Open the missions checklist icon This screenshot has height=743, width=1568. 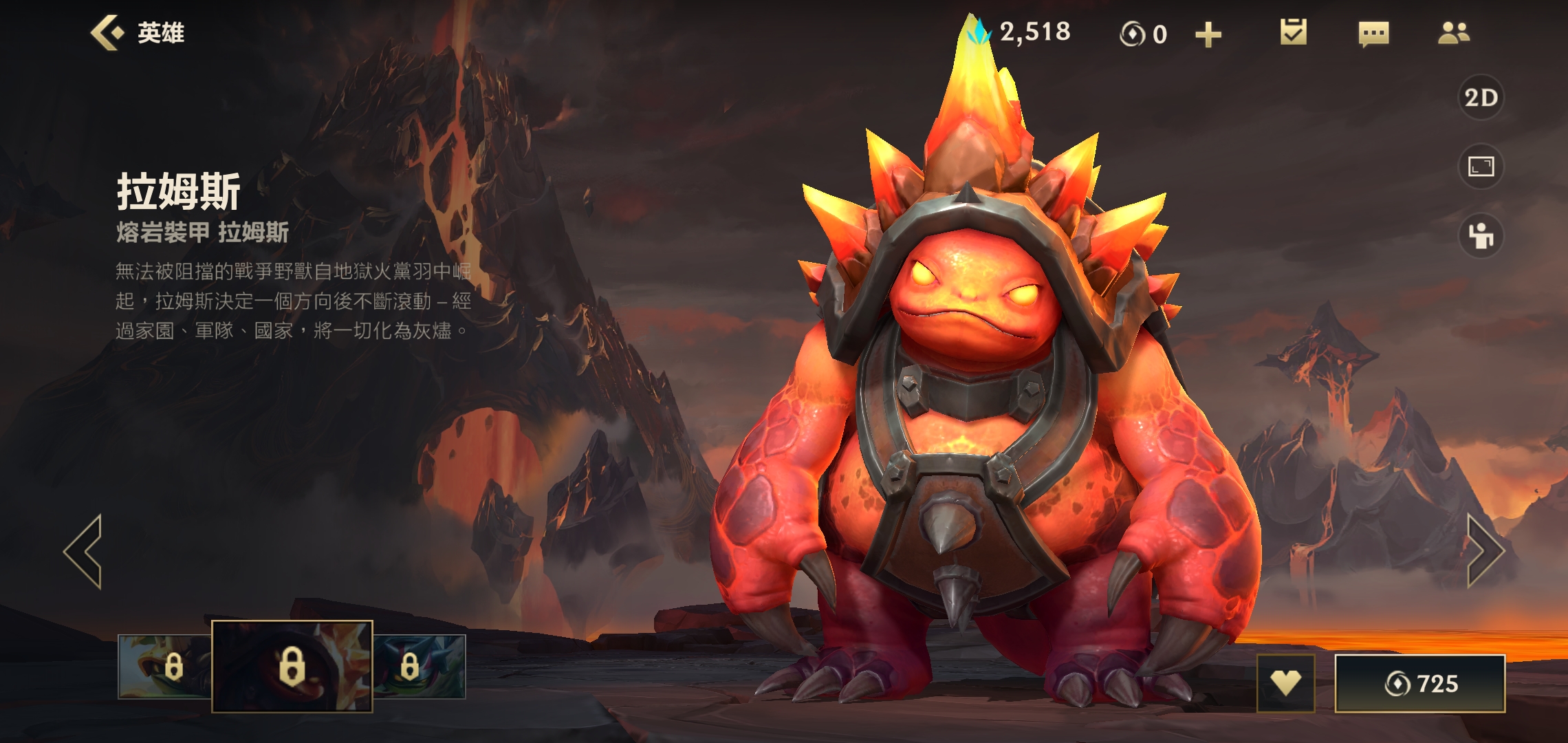coord(1293,33)
